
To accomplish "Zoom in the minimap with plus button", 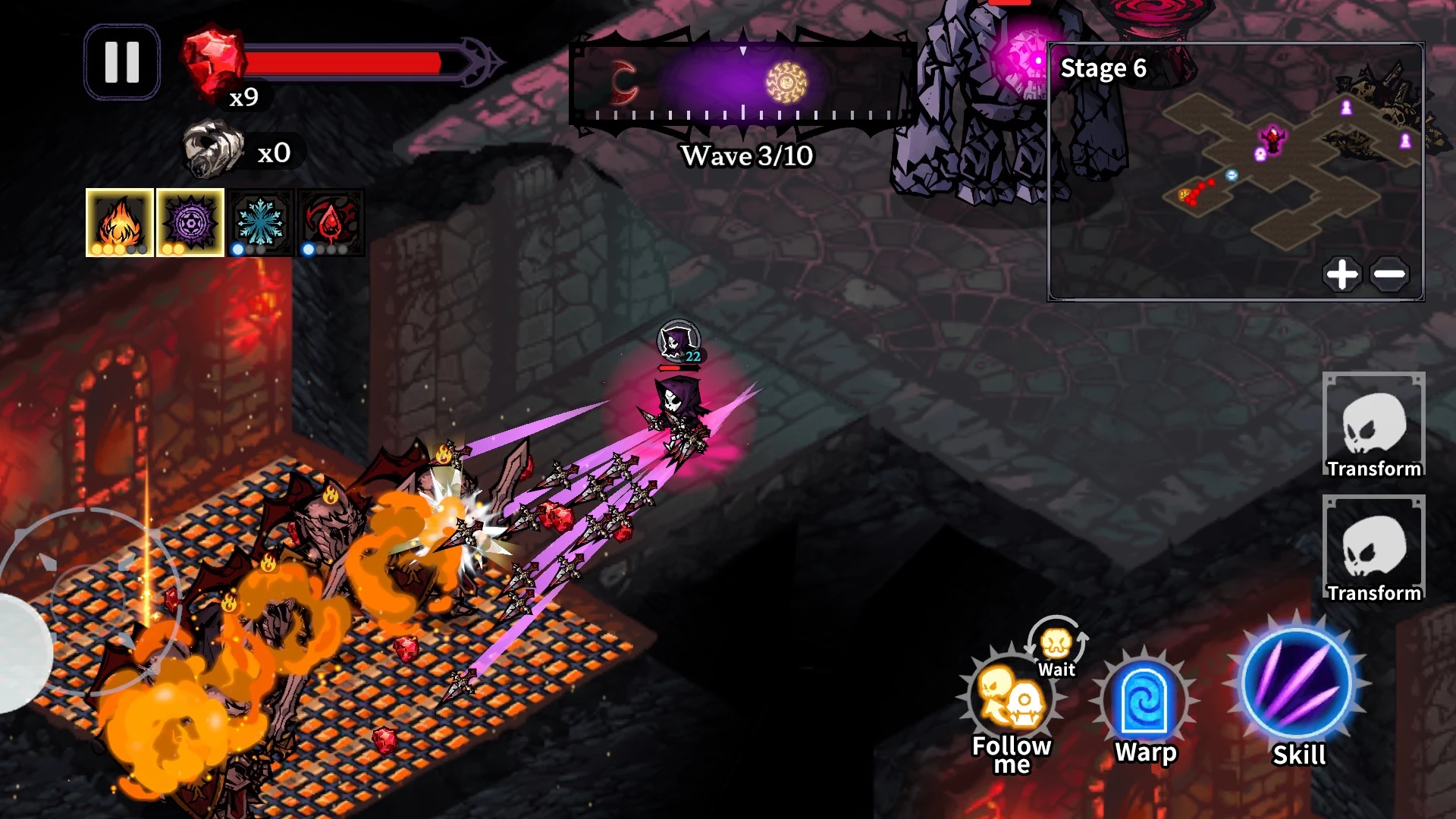I will click(x=1341, y=274).
